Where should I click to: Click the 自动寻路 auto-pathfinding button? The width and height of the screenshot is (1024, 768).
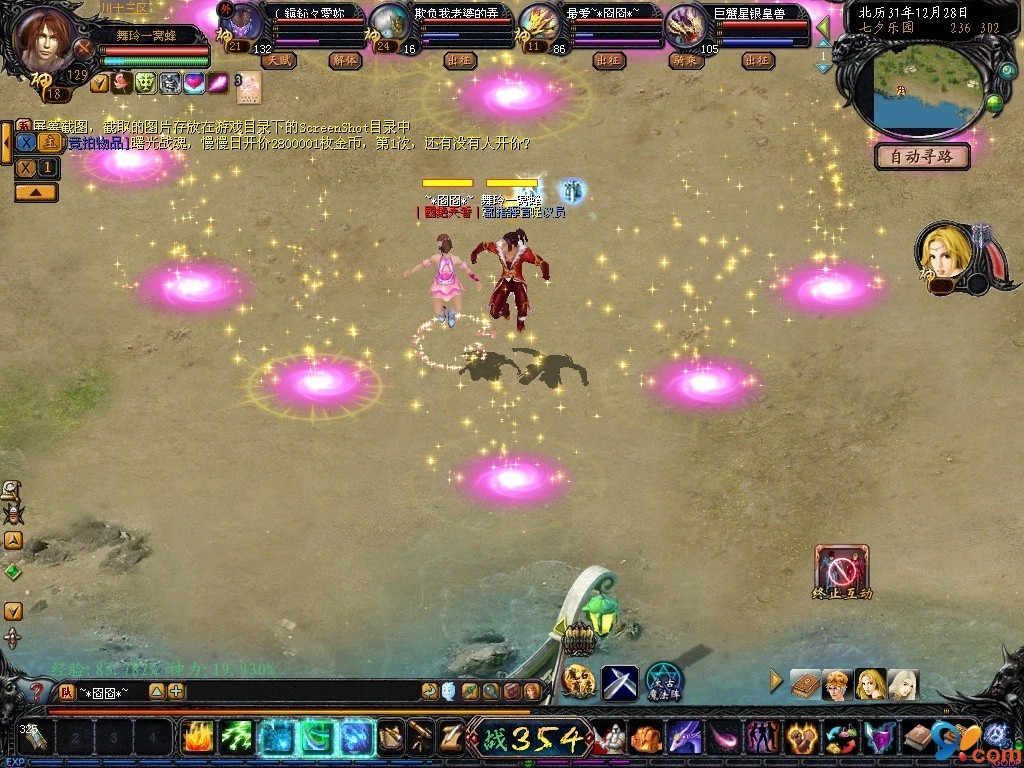coord(922,156)
